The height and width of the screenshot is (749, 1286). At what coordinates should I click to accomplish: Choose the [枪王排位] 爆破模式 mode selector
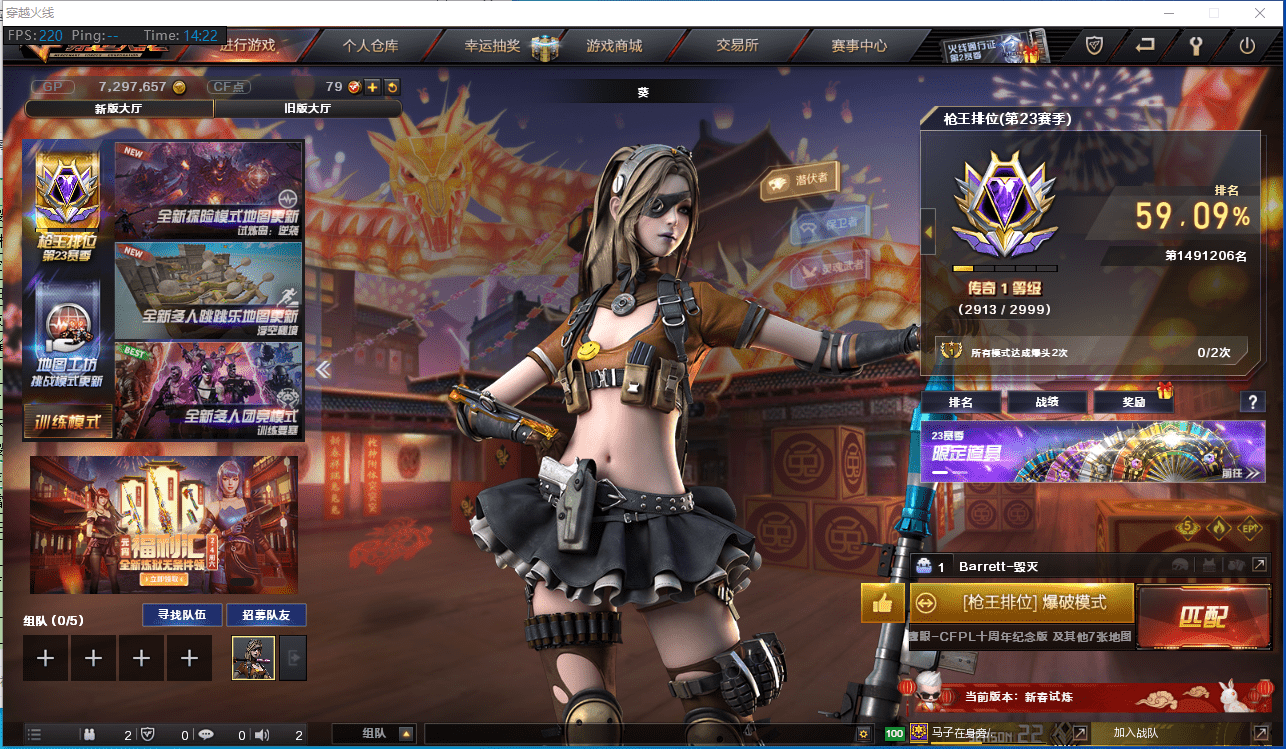[1033, 603]
